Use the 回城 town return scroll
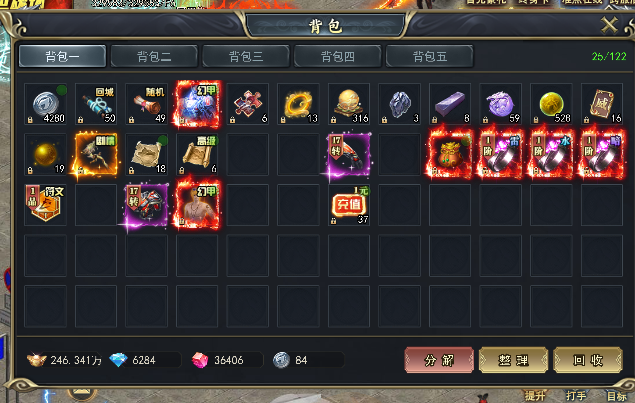Screen dimensions: 635x403 [x=96, y=105]
